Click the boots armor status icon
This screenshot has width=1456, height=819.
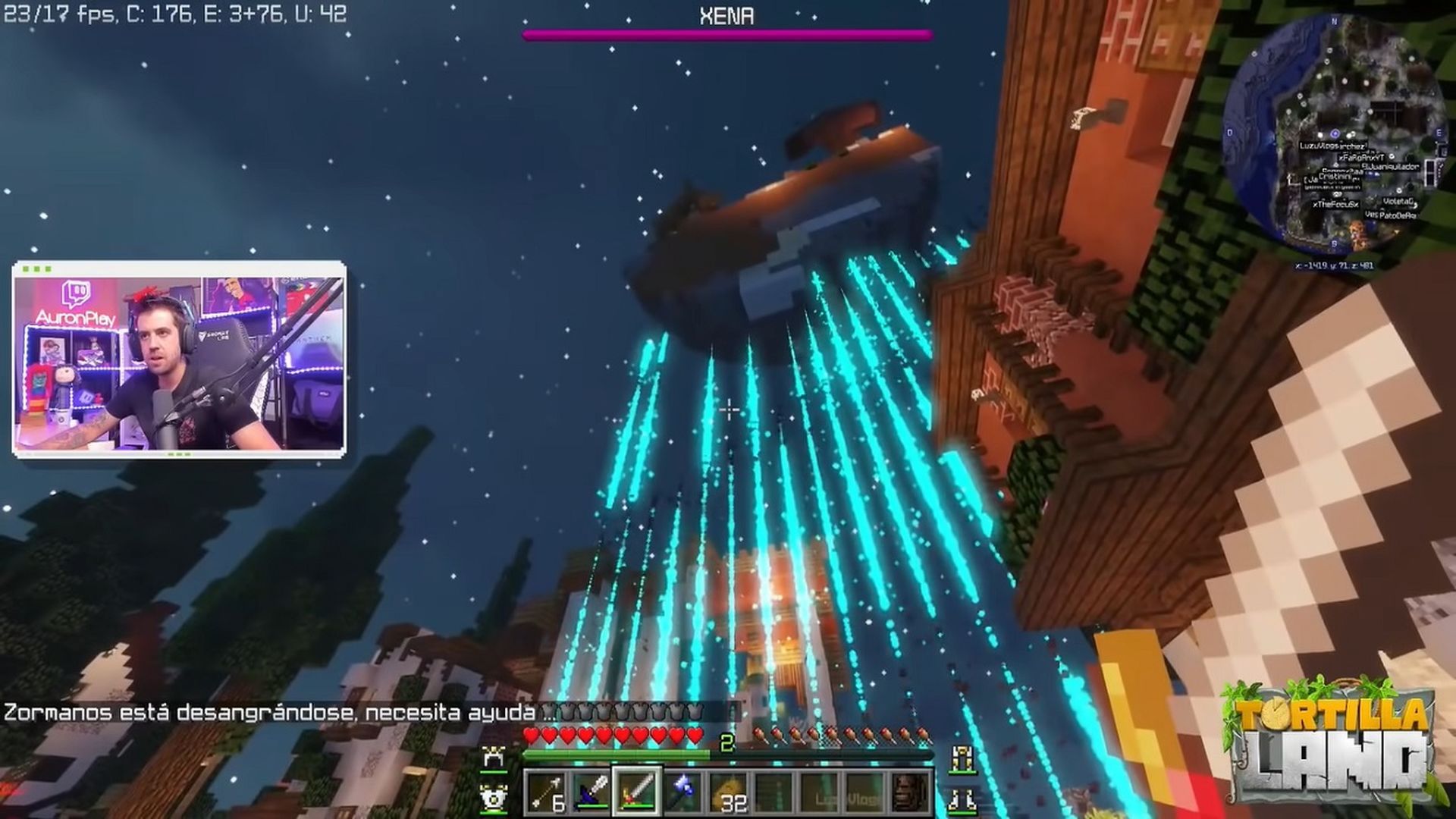[962, 797]
